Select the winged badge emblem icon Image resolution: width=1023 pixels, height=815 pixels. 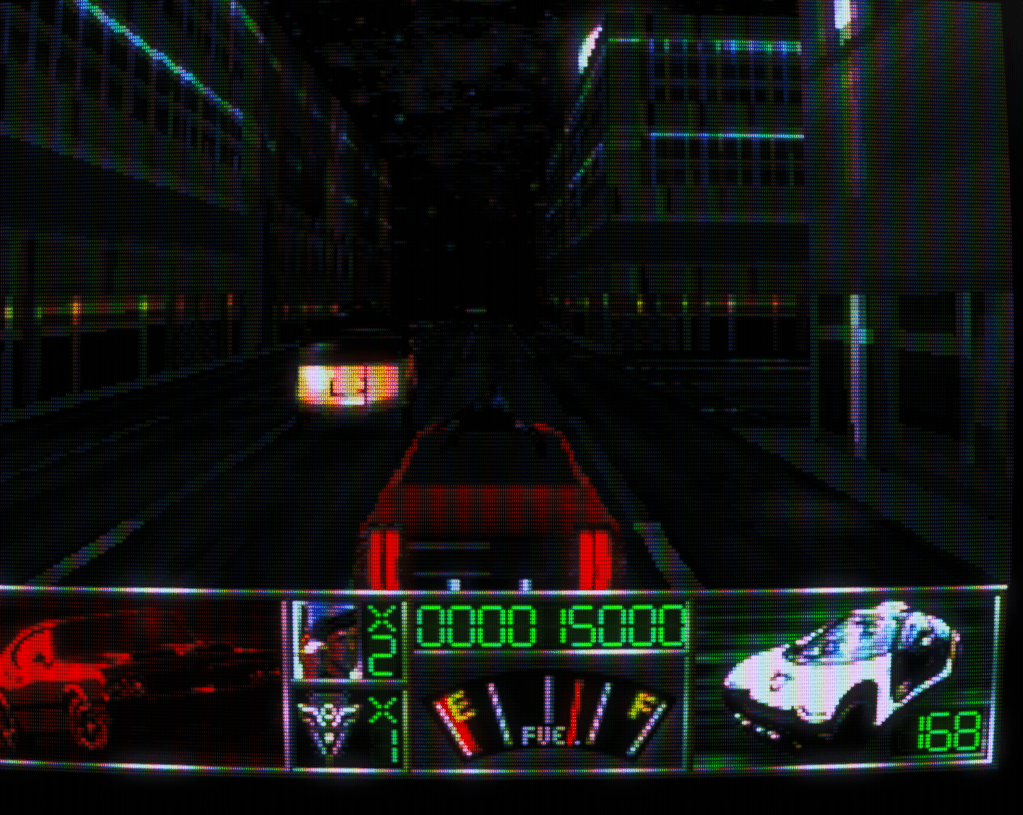[327, 729]
